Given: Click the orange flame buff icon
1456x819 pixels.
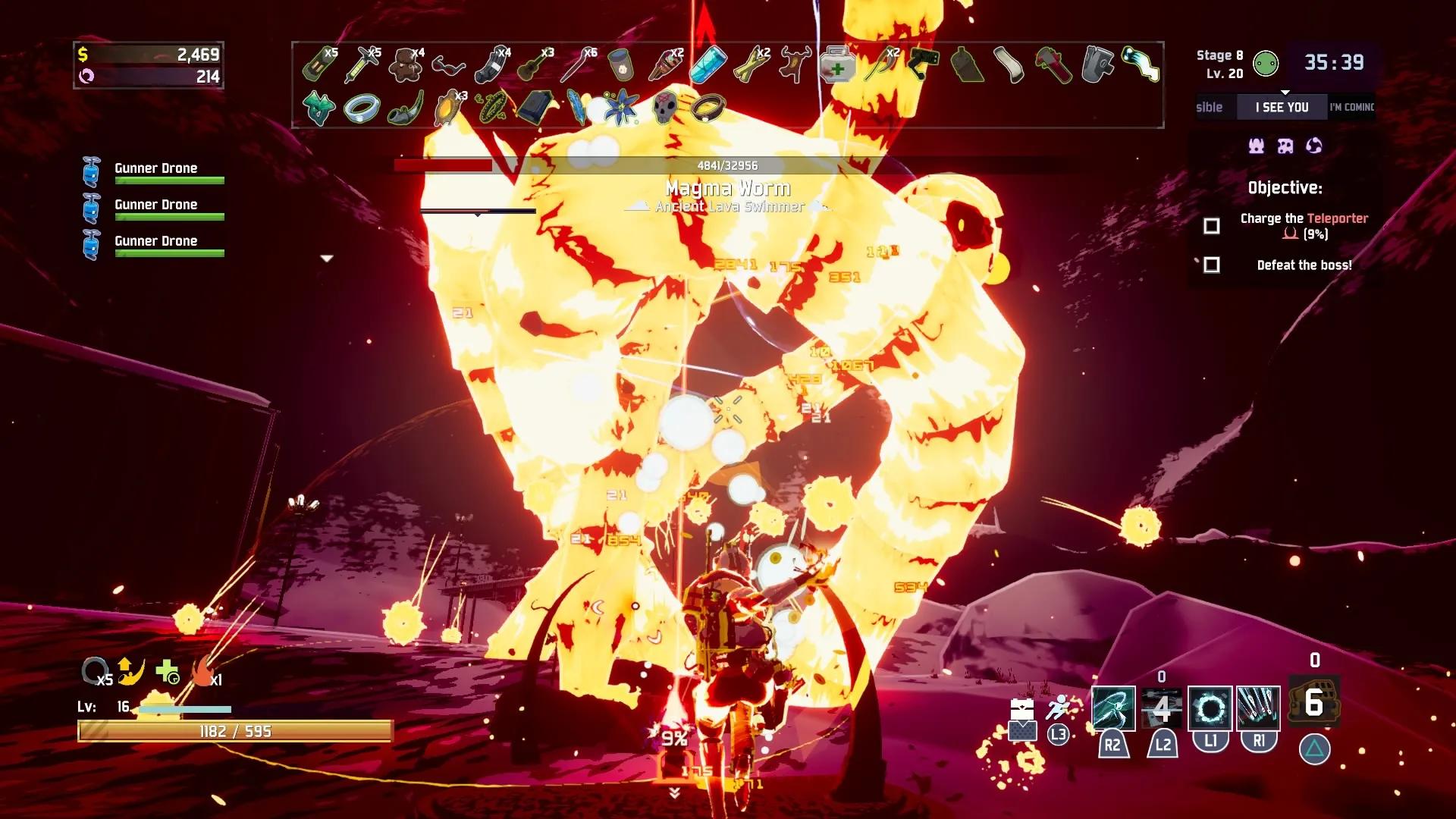Looking at the screenshot, I should point(201,673).
